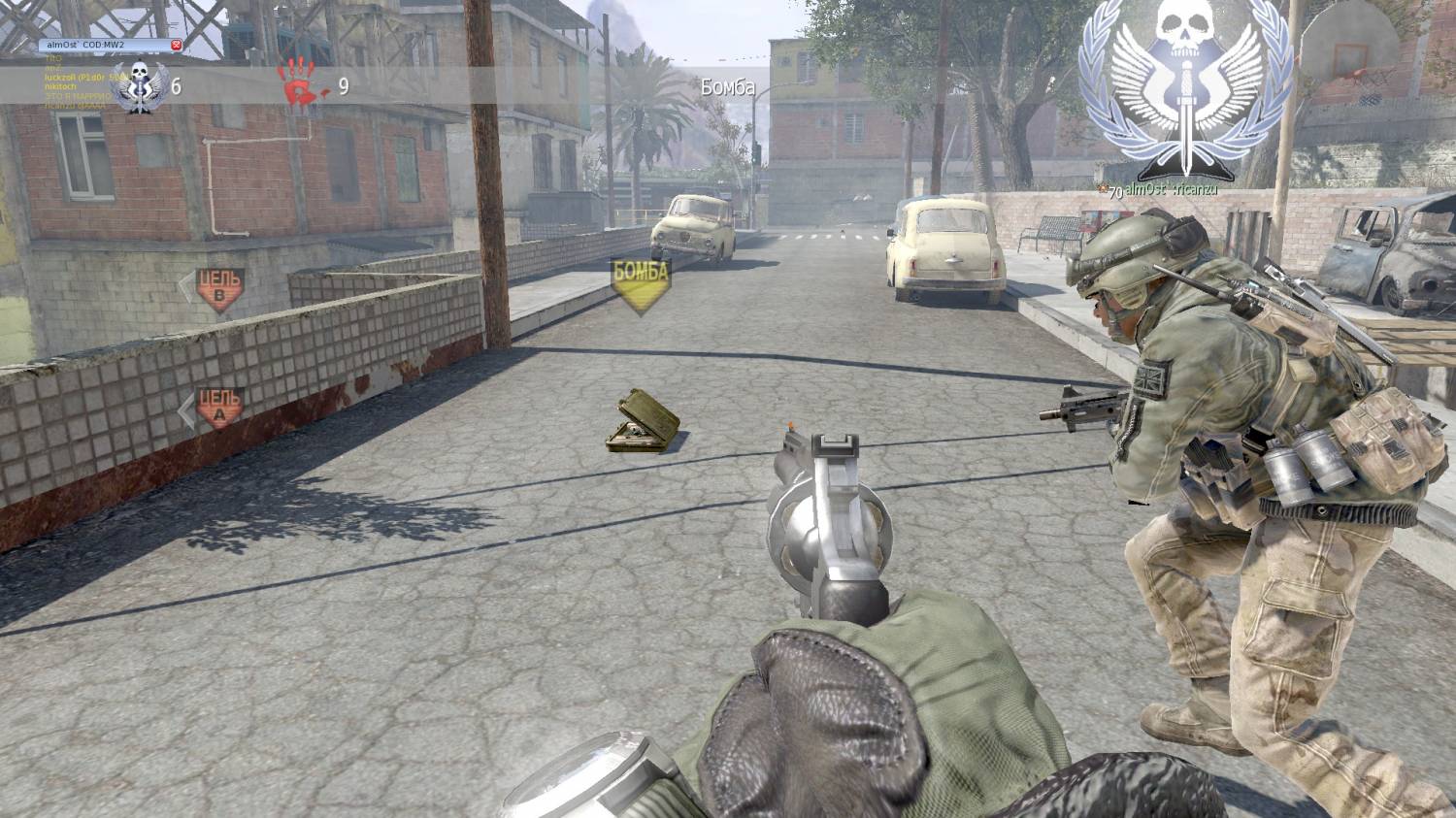Click the Цель B objective marker
Image resolution: width=1456 pixels, height=818 pixels.
219,288
